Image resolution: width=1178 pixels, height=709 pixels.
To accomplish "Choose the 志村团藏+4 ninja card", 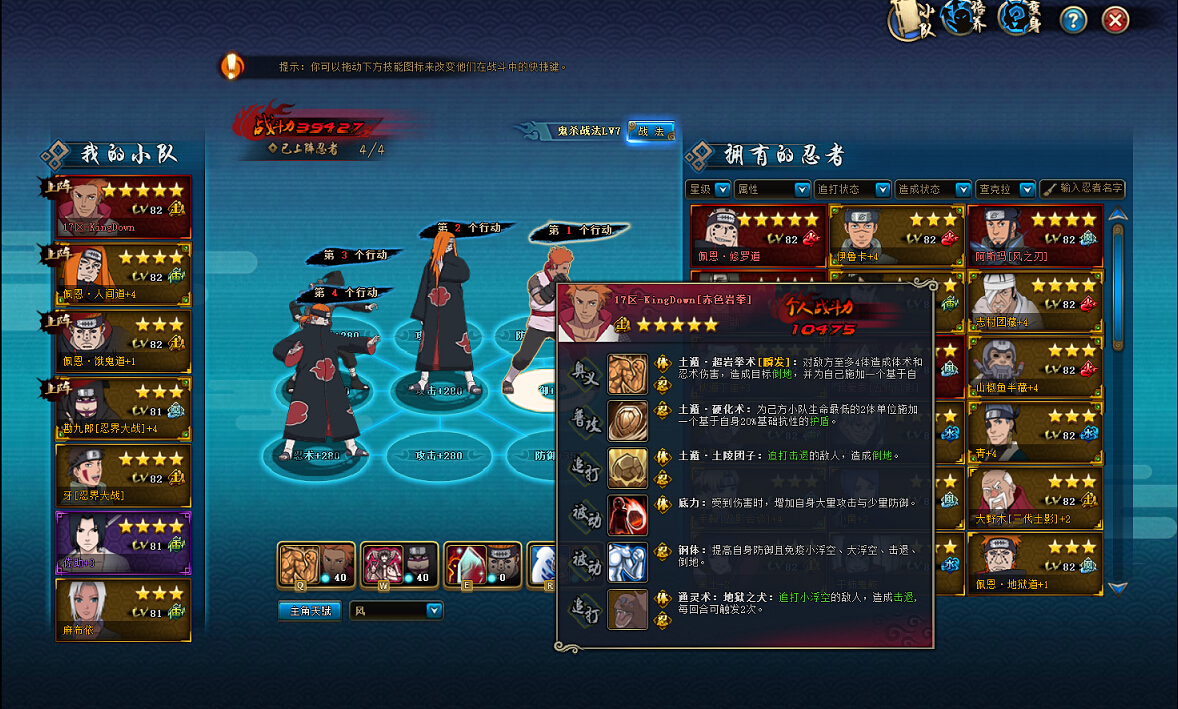I will click(x=1035, y=301).
